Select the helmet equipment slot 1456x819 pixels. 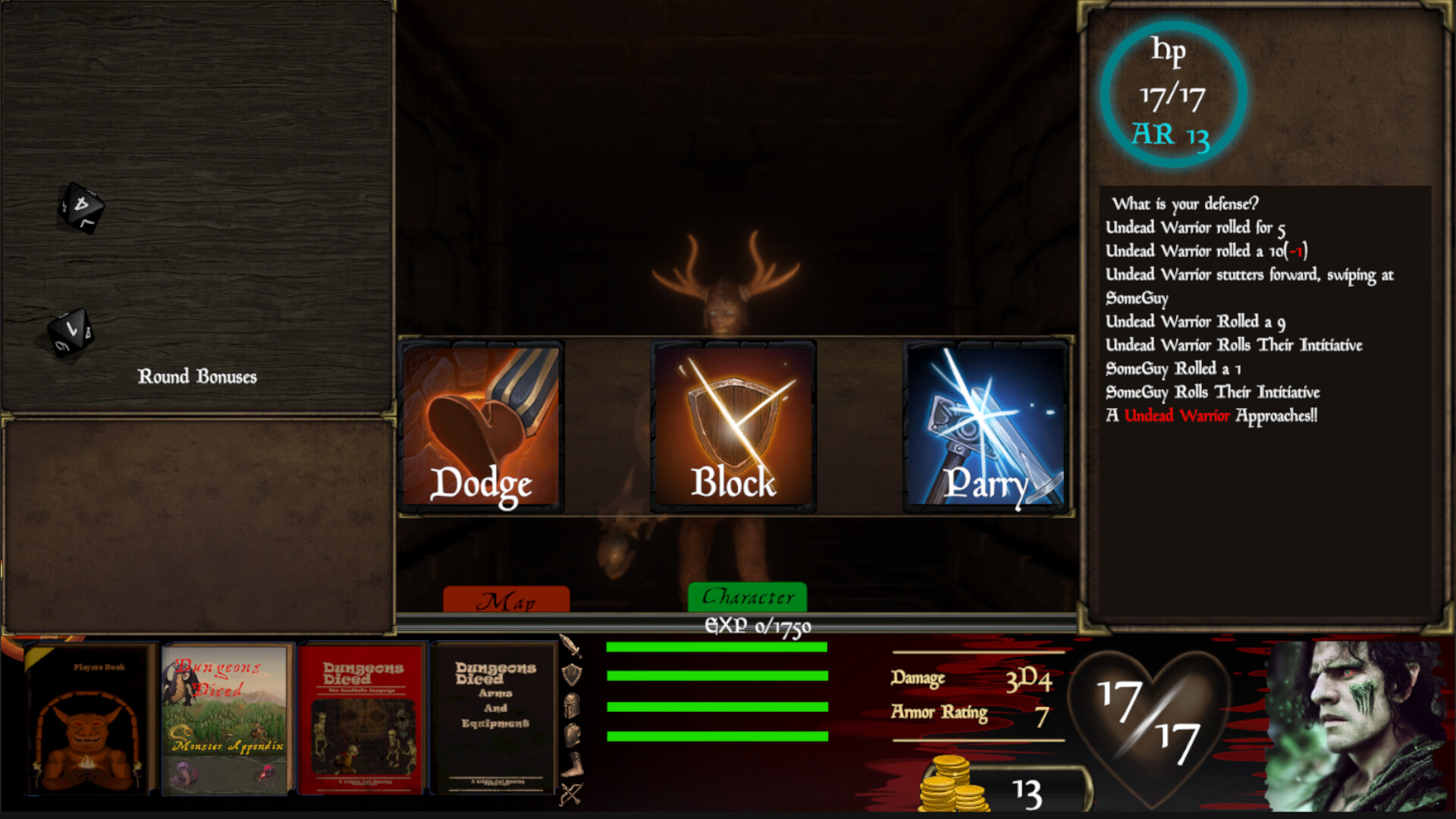point(573,705)
